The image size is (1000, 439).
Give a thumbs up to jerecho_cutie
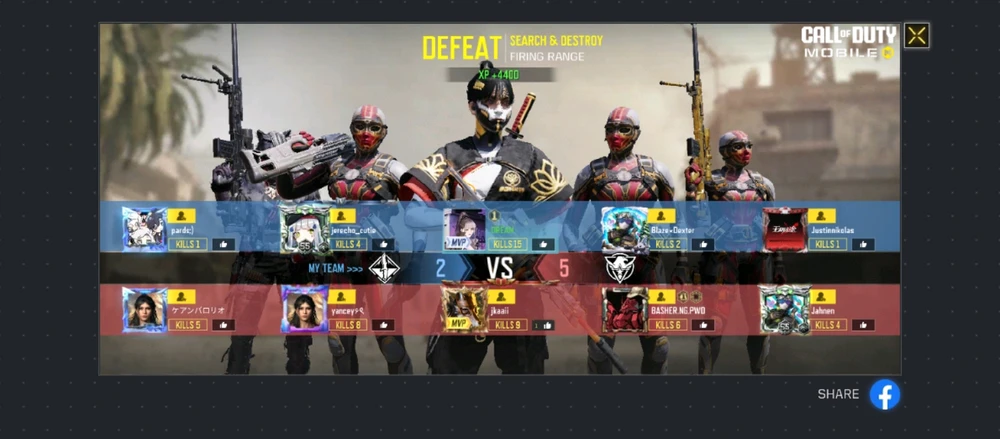381,244
